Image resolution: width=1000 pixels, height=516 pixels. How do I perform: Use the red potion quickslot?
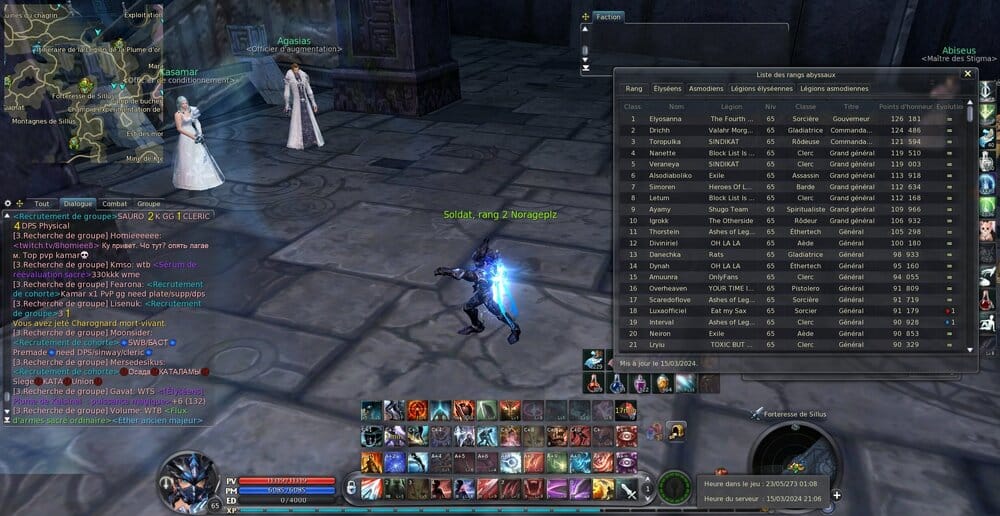[x=595, y=383]
